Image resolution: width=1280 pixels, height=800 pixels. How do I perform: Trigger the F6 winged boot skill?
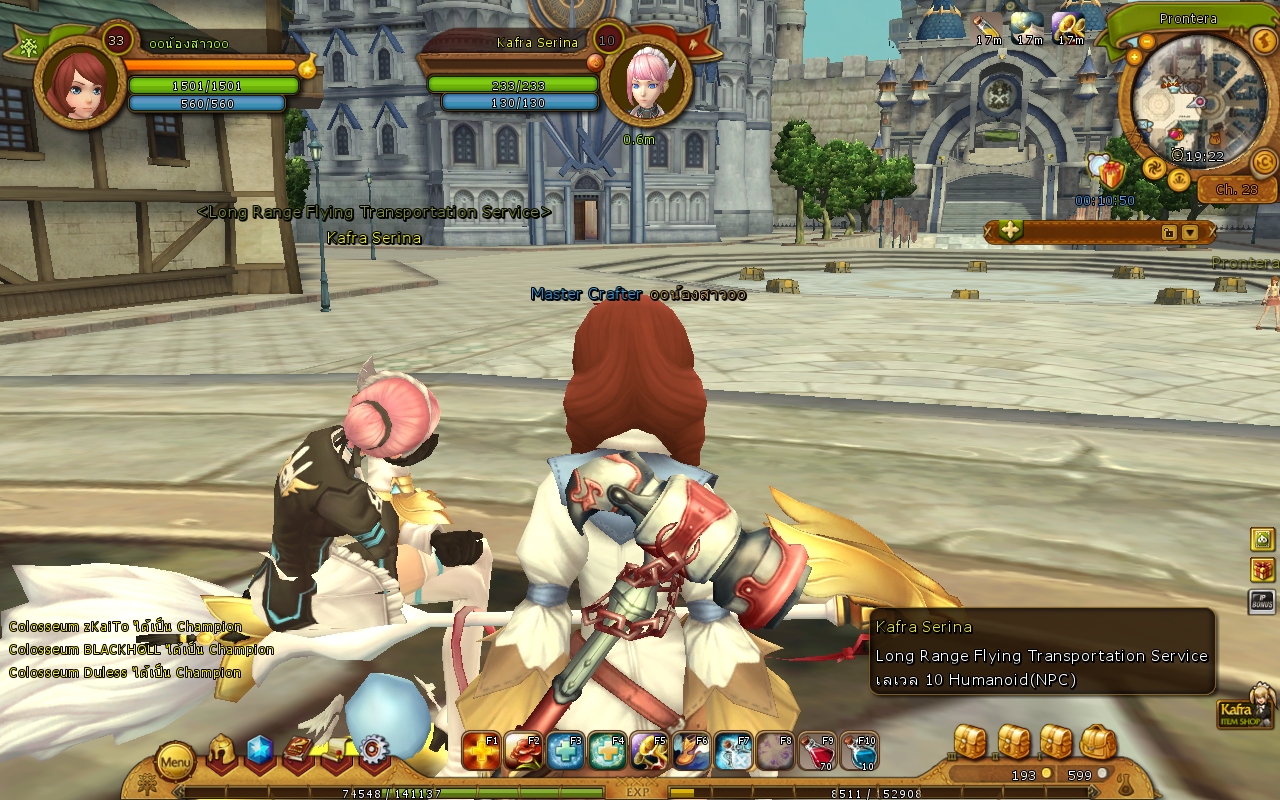[691, 752]
